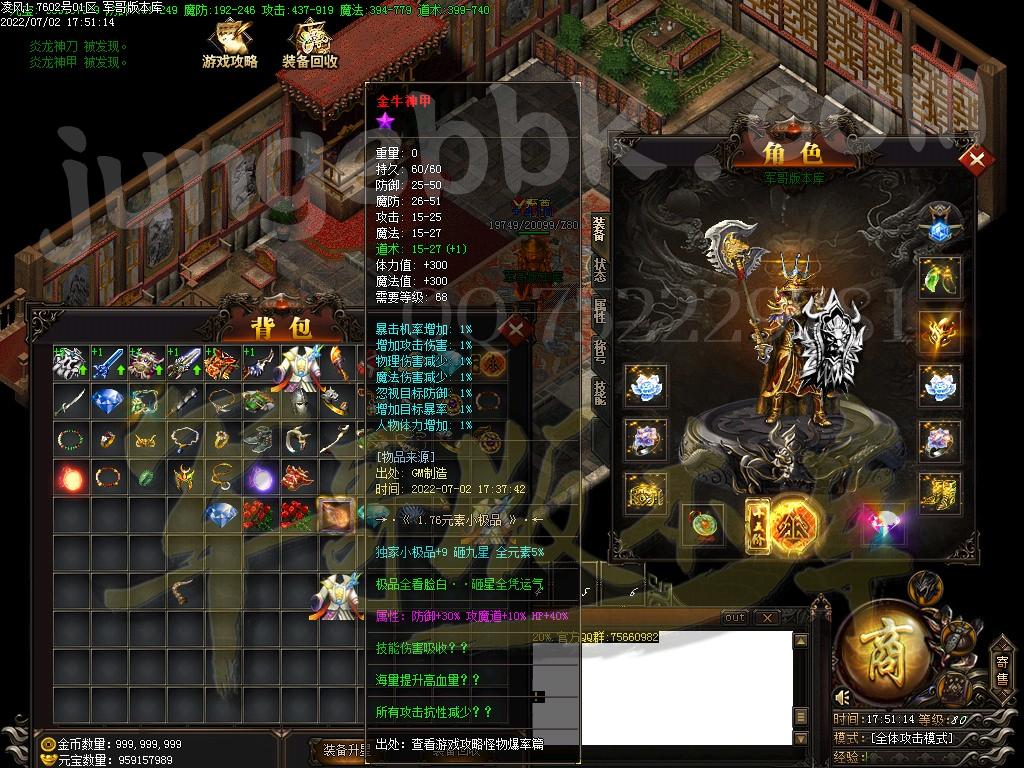Open the 装备回收 equipment recycle menu
1024x768 pixels.
click(309, 46)
